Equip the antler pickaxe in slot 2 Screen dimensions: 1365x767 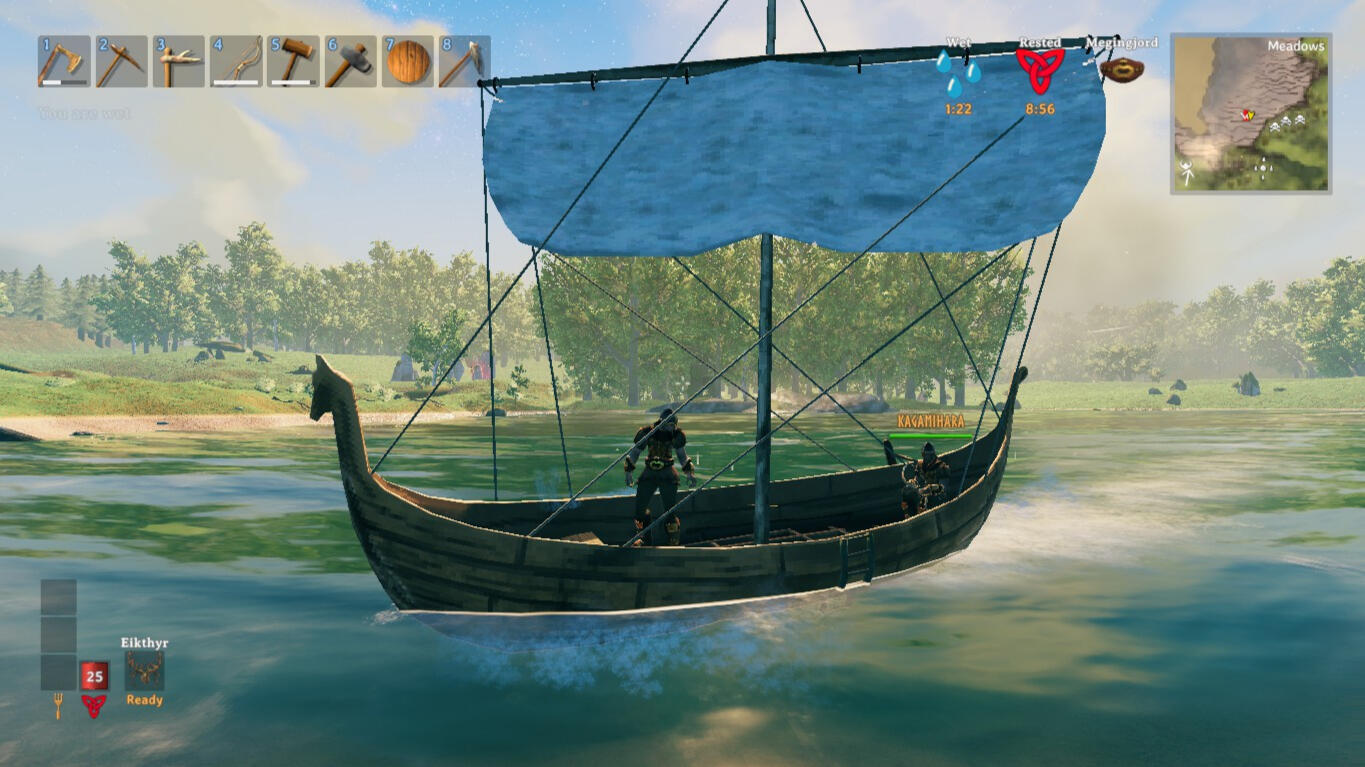click(121, 62)
